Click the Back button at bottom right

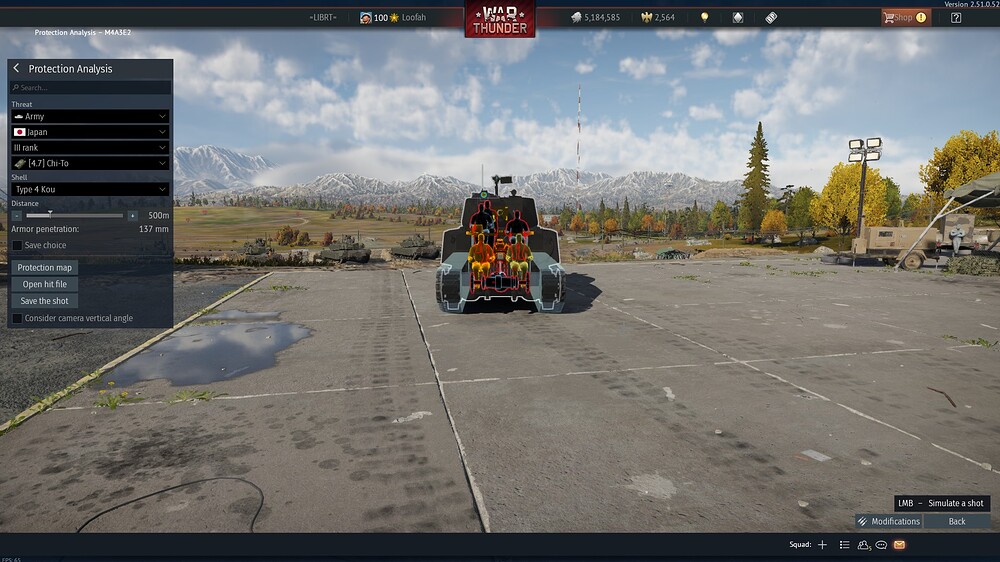pos(957,521)
